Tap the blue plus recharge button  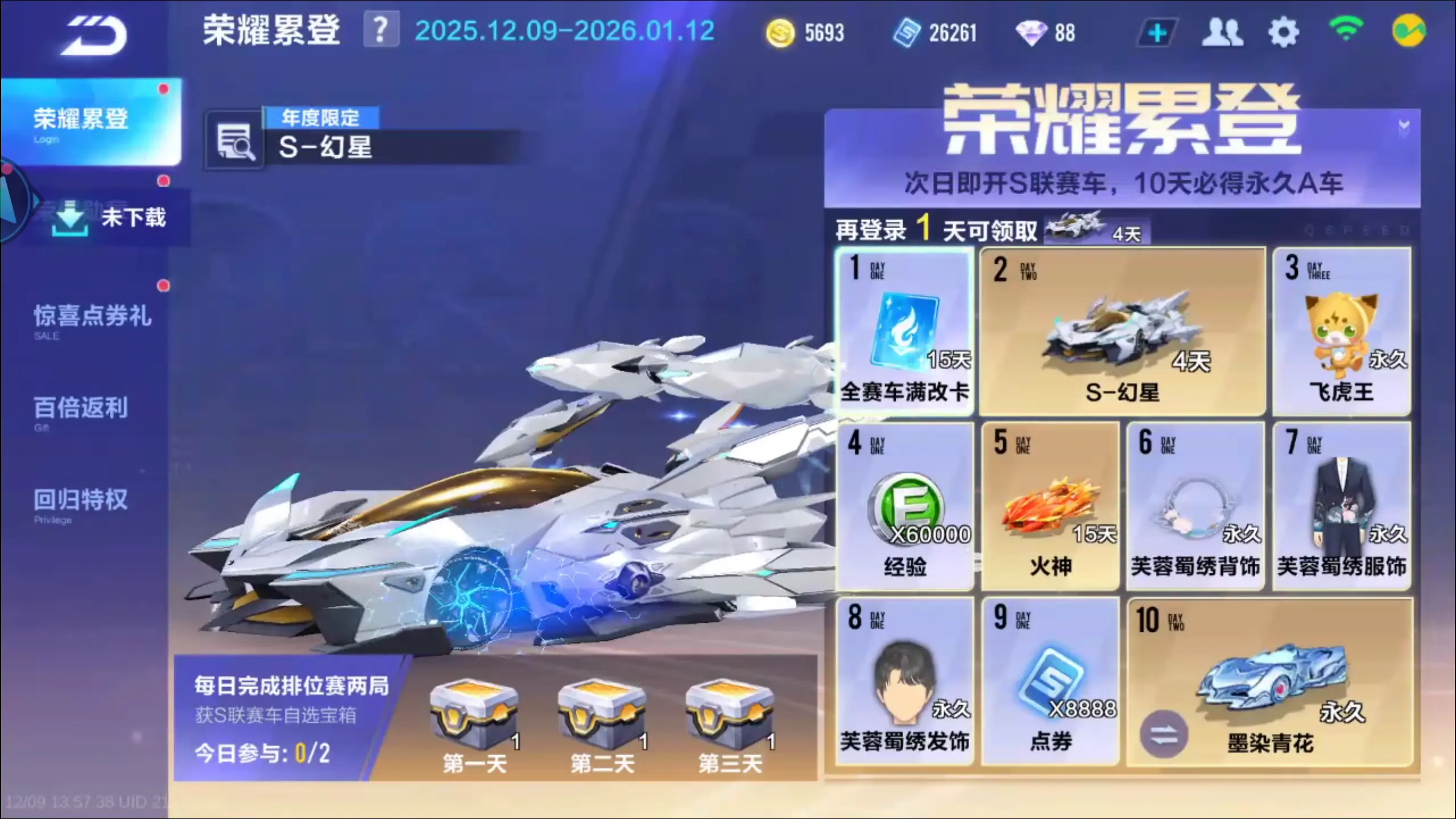[x=1157, y=33]
